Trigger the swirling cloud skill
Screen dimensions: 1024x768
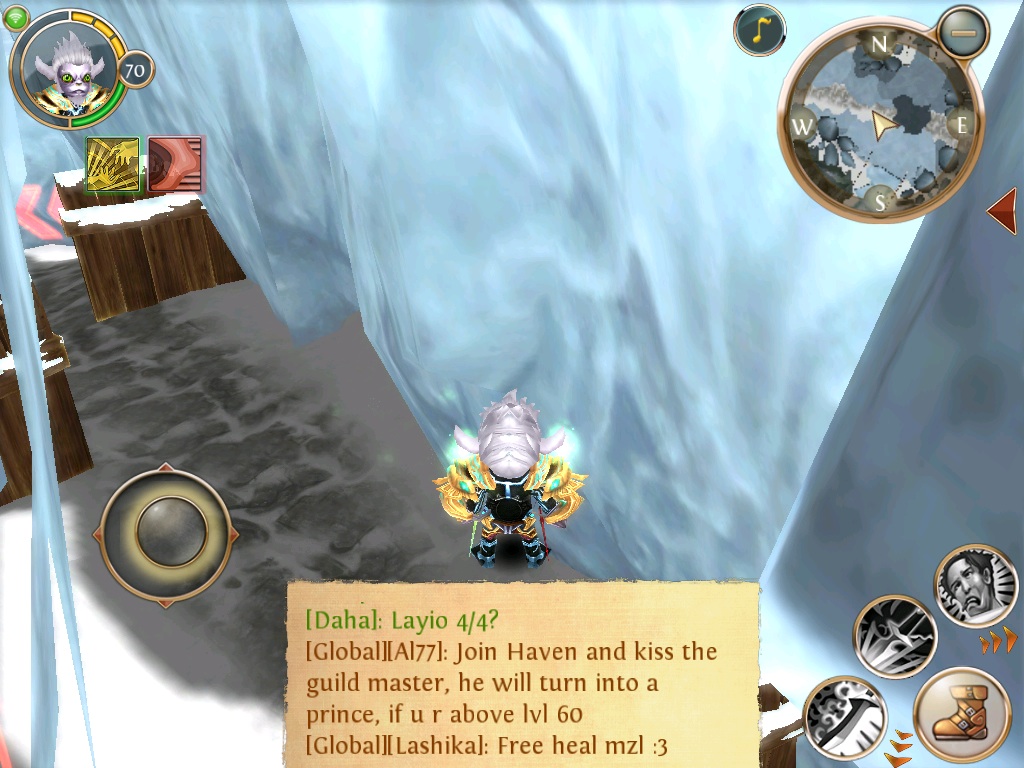click(x=843, y=716)
